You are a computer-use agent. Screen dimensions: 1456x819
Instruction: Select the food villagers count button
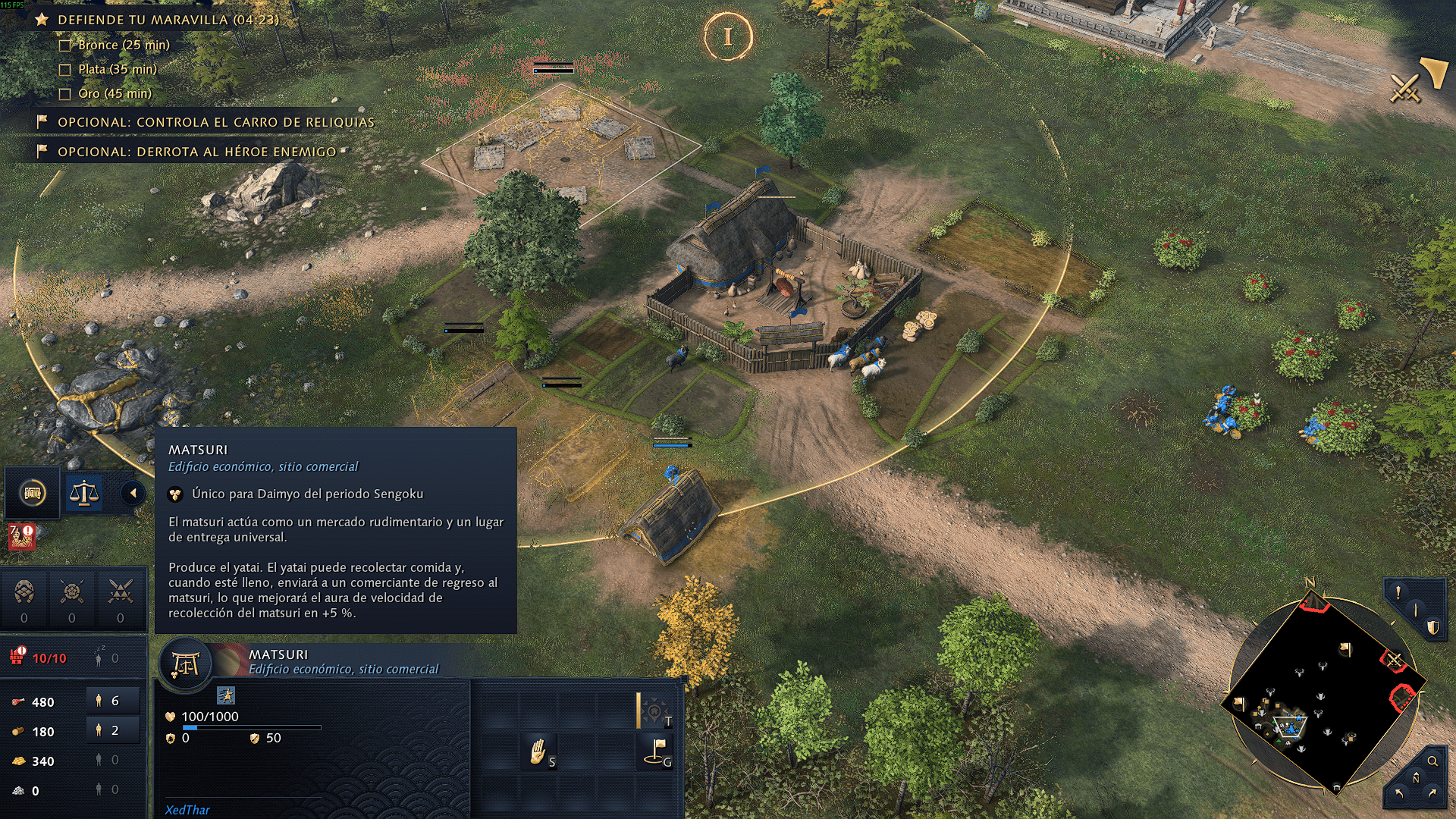112,701
